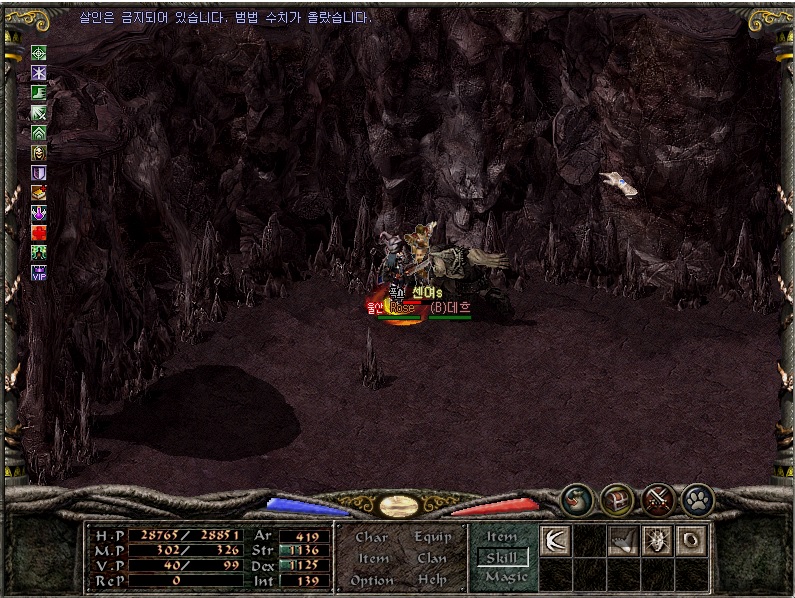This screenshot has width=795, height=598.
Task: Use the white claw slash skill
Action: [555, 540]
